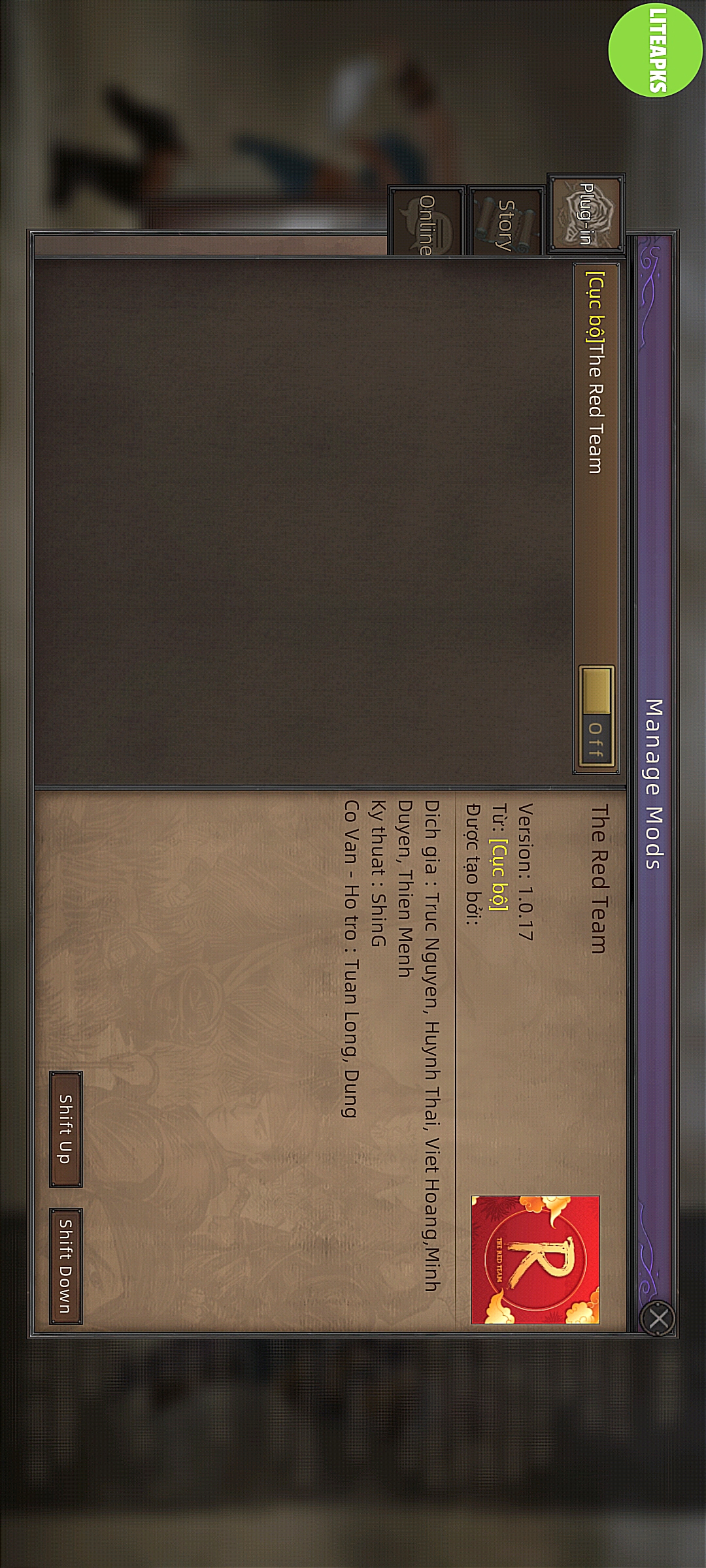
Task: Click the Shift Up button
Action: click(x=66, y=1129)
